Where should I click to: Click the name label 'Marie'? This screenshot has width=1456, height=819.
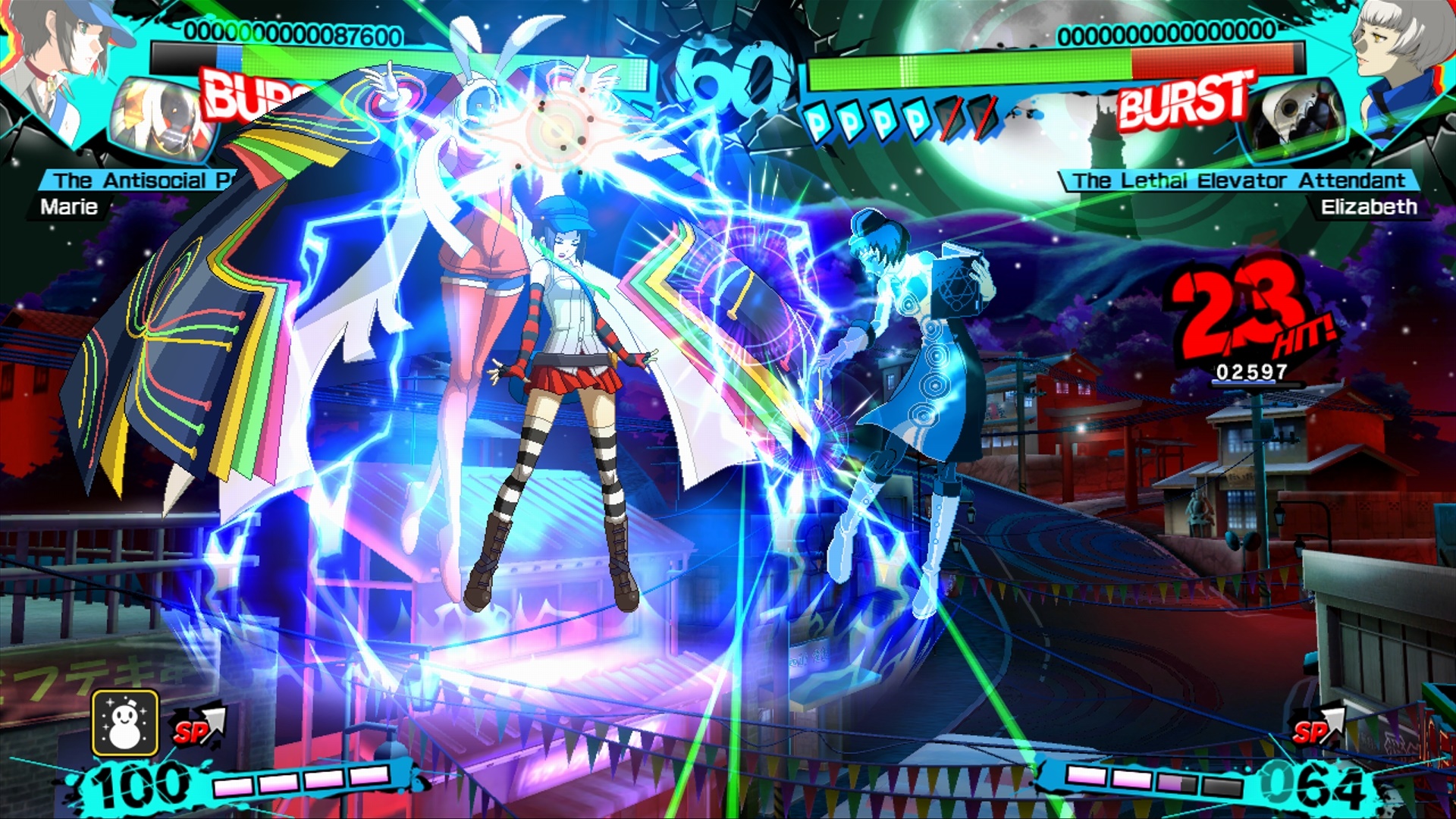pos(72,206)
